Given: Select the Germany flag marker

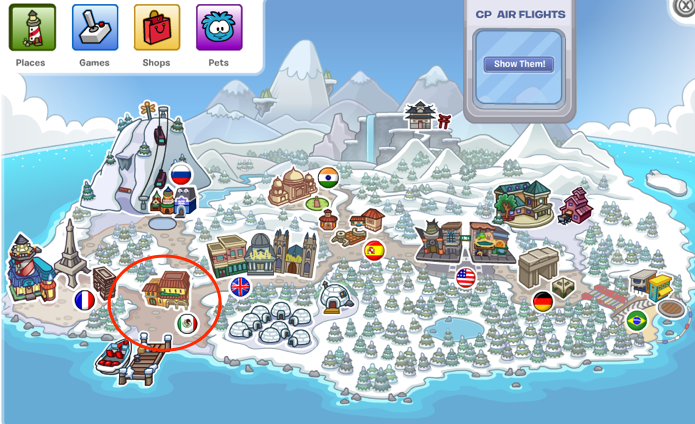Looking at the screenshot, I should click(x=543, y=301).
